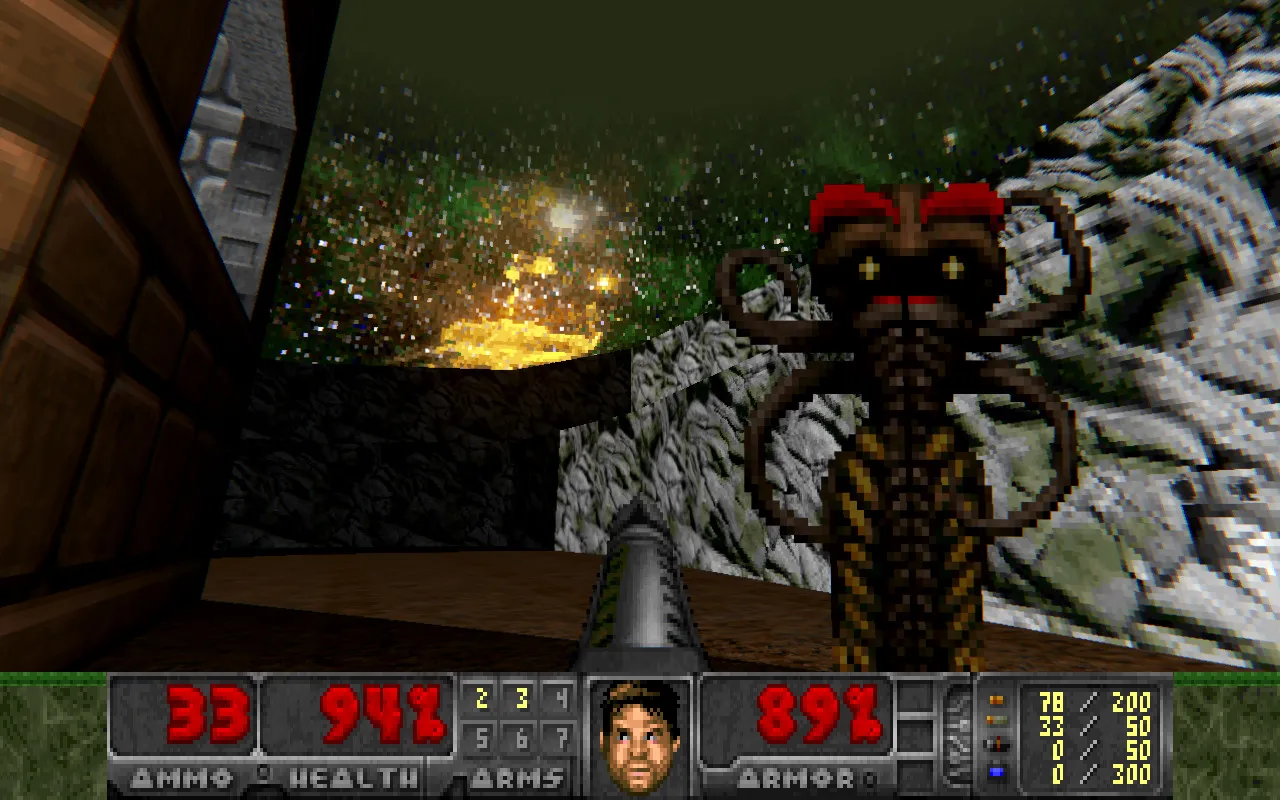Switch to weapon slot 4 in ARMS
1280x800 pixels.
click(561, 699)
